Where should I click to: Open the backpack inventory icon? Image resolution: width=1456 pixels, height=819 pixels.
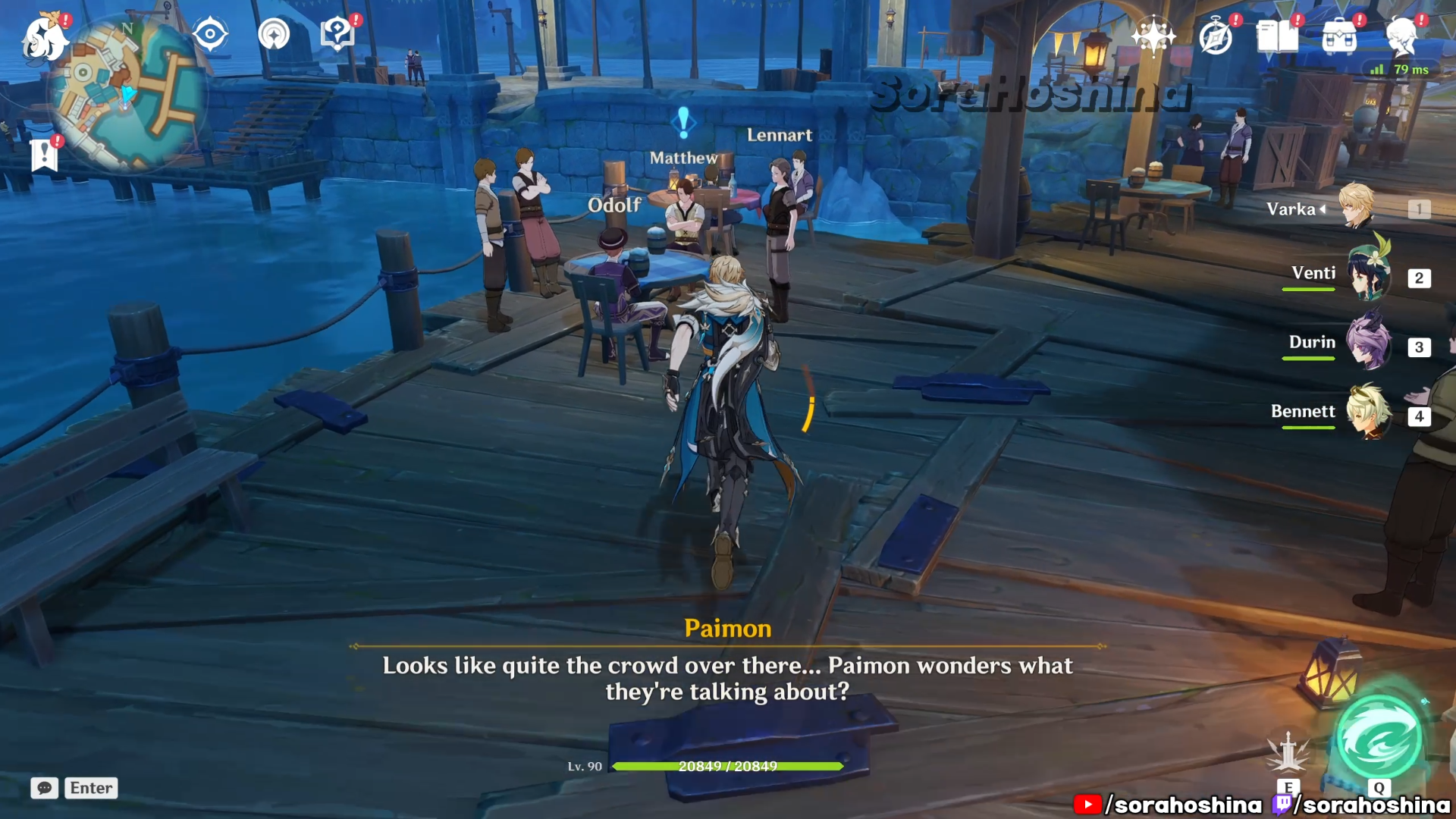pos(1339,36)
